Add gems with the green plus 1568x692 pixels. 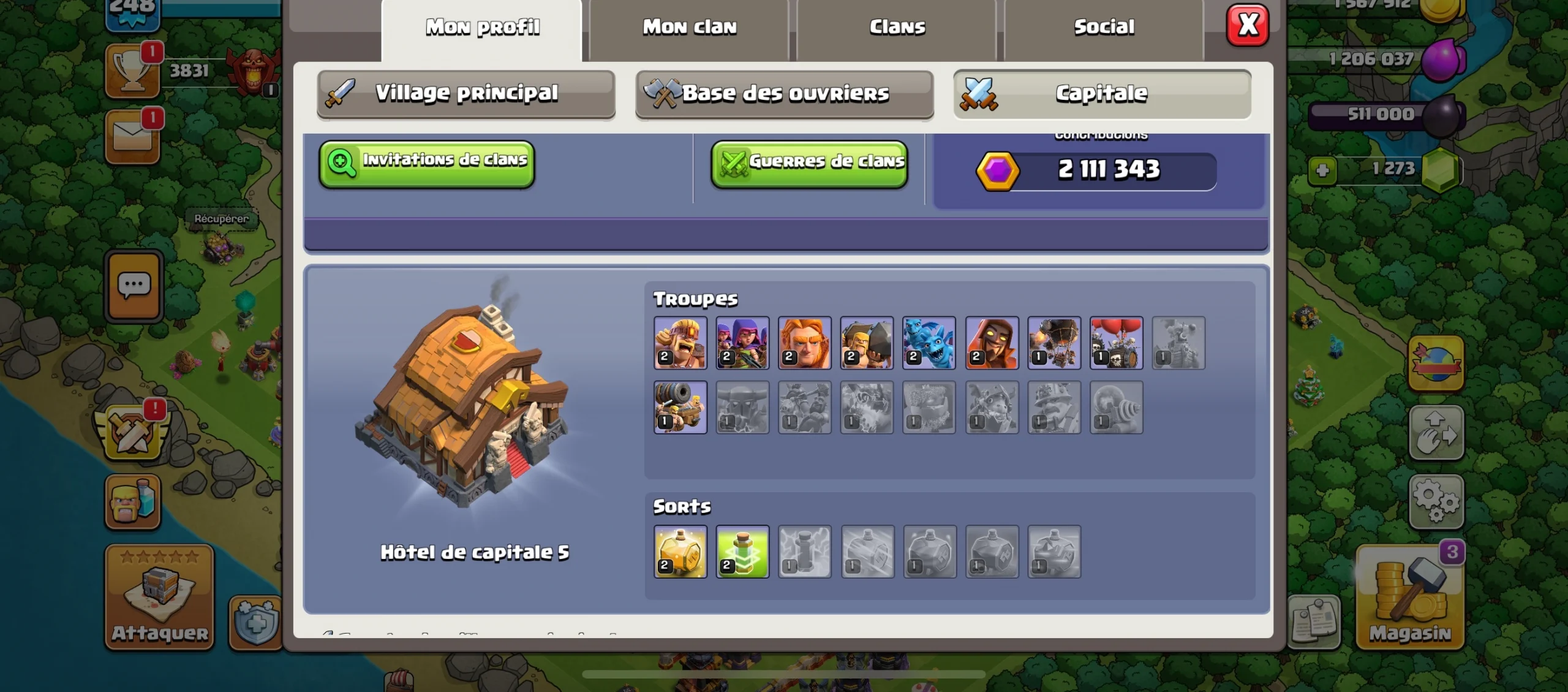coord(1322,170)
